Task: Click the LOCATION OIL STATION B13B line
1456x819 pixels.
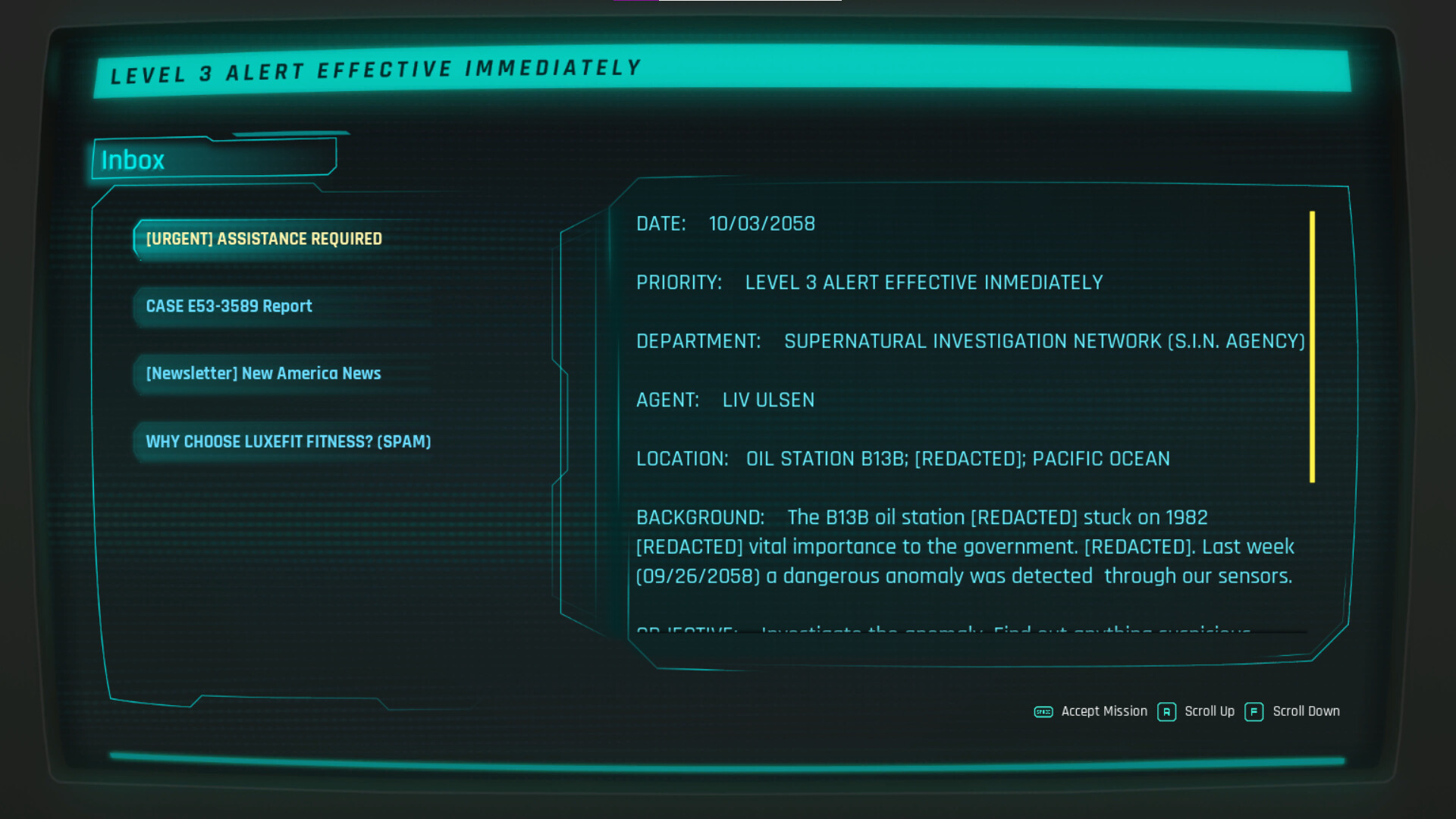Action: pyautogui.click(x=902, y=458)
